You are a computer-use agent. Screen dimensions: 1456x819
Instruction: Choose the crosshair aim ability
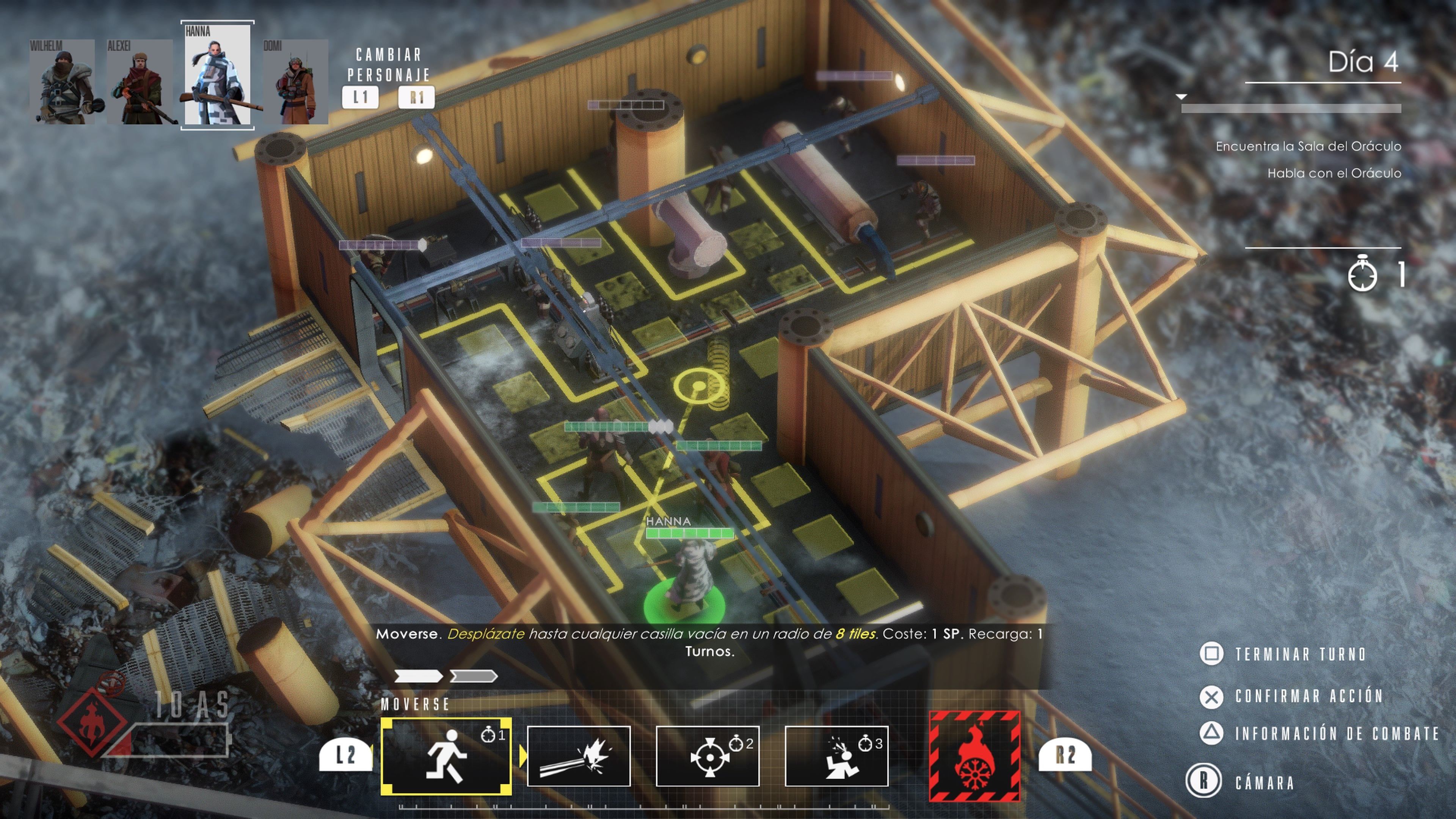[707, 756]
